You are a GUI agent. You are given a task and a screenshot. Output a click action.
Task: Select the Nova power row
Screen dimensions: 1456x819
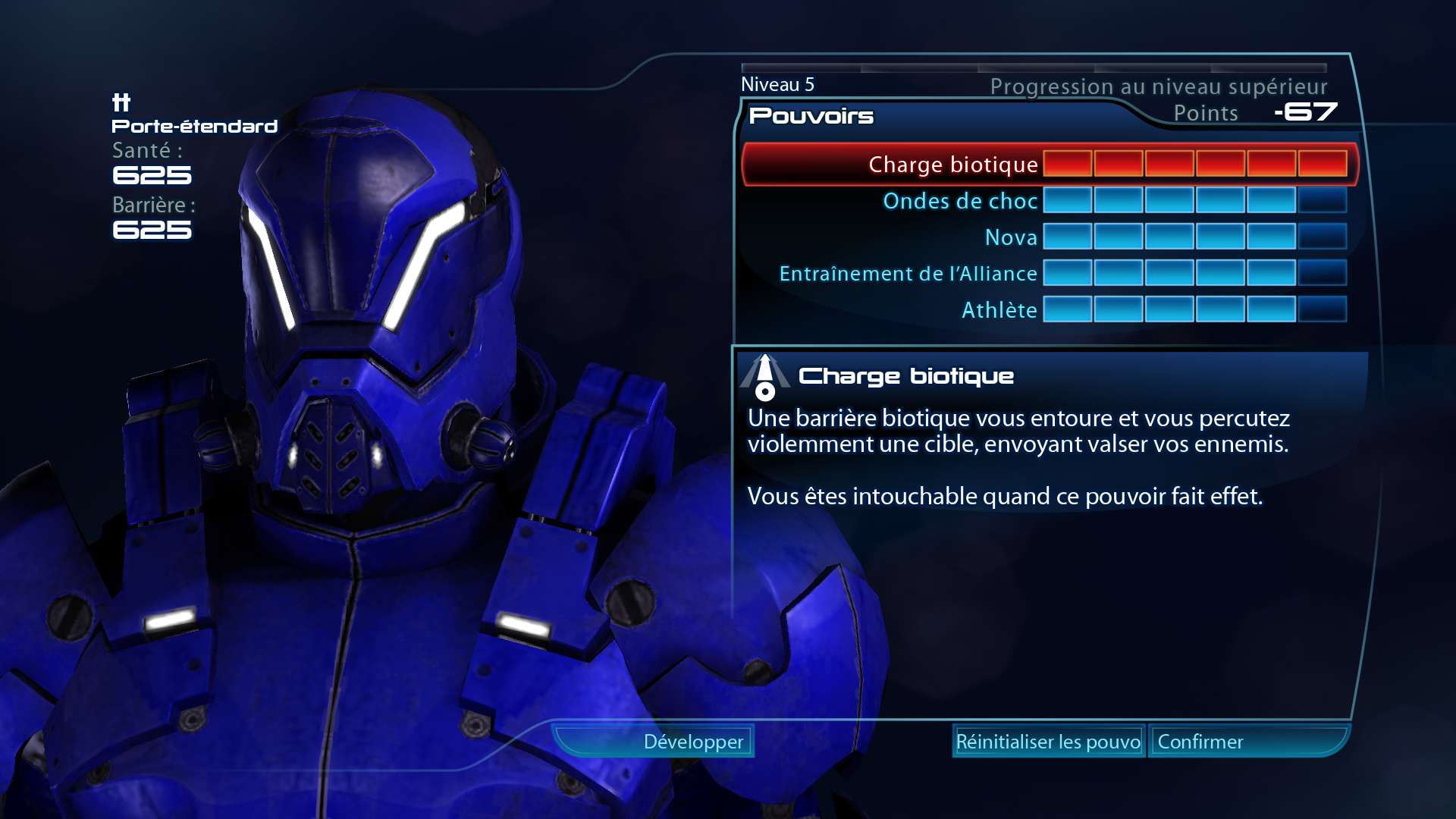coord(1010,237)
